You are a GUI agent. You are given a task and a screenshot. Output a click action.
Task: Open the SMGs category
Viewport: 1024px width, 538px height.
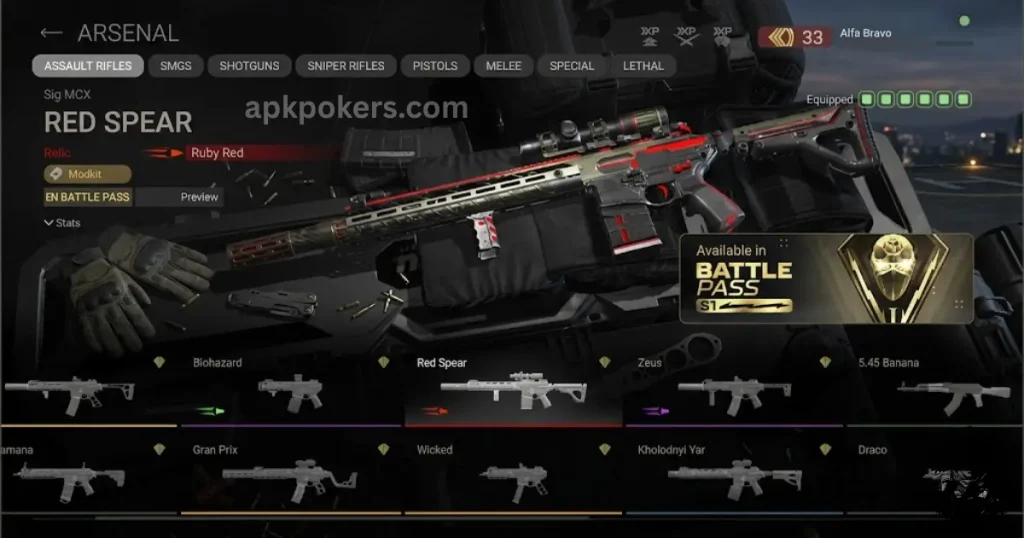pos(177,66)
